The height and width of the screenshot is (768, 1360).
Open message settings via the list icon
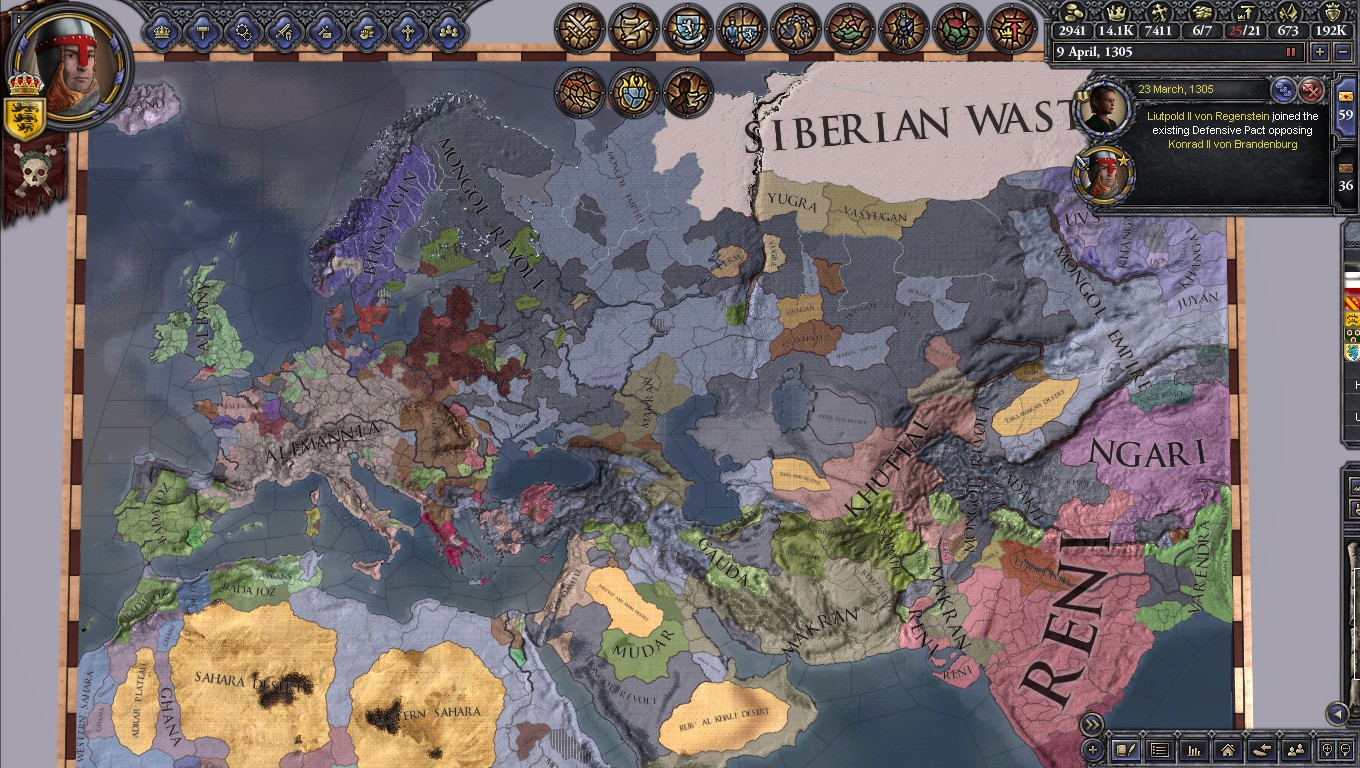(x=1162, y=750)
